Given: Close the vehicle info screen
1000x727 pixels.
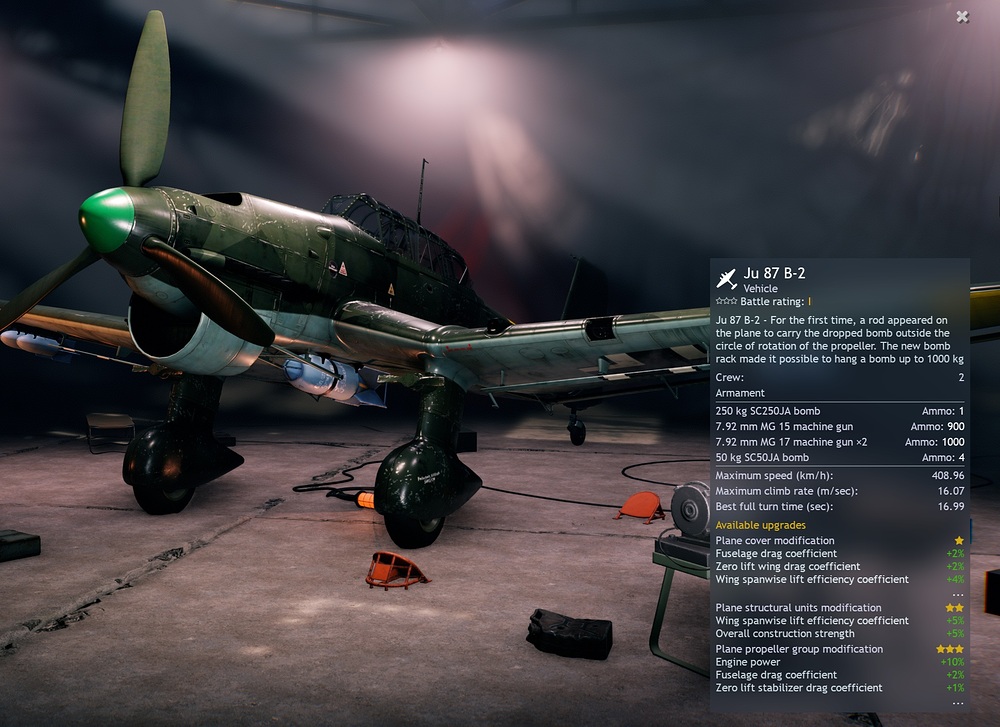Looking at the screenshot, I should (962, 16).
